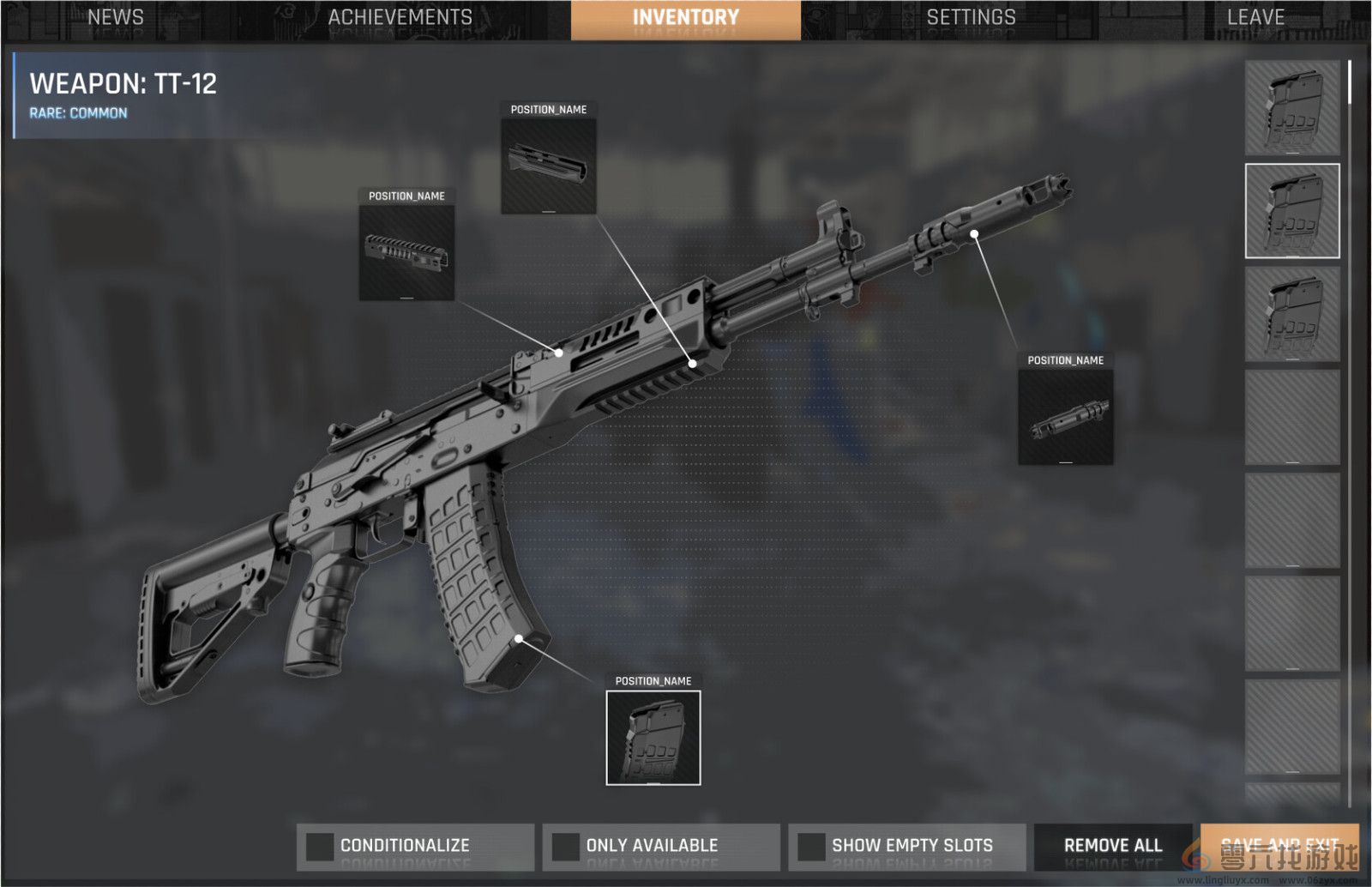1372x887 pixels.
Task: Select the magazine attachment slot
Action: [x=653, y=738]
